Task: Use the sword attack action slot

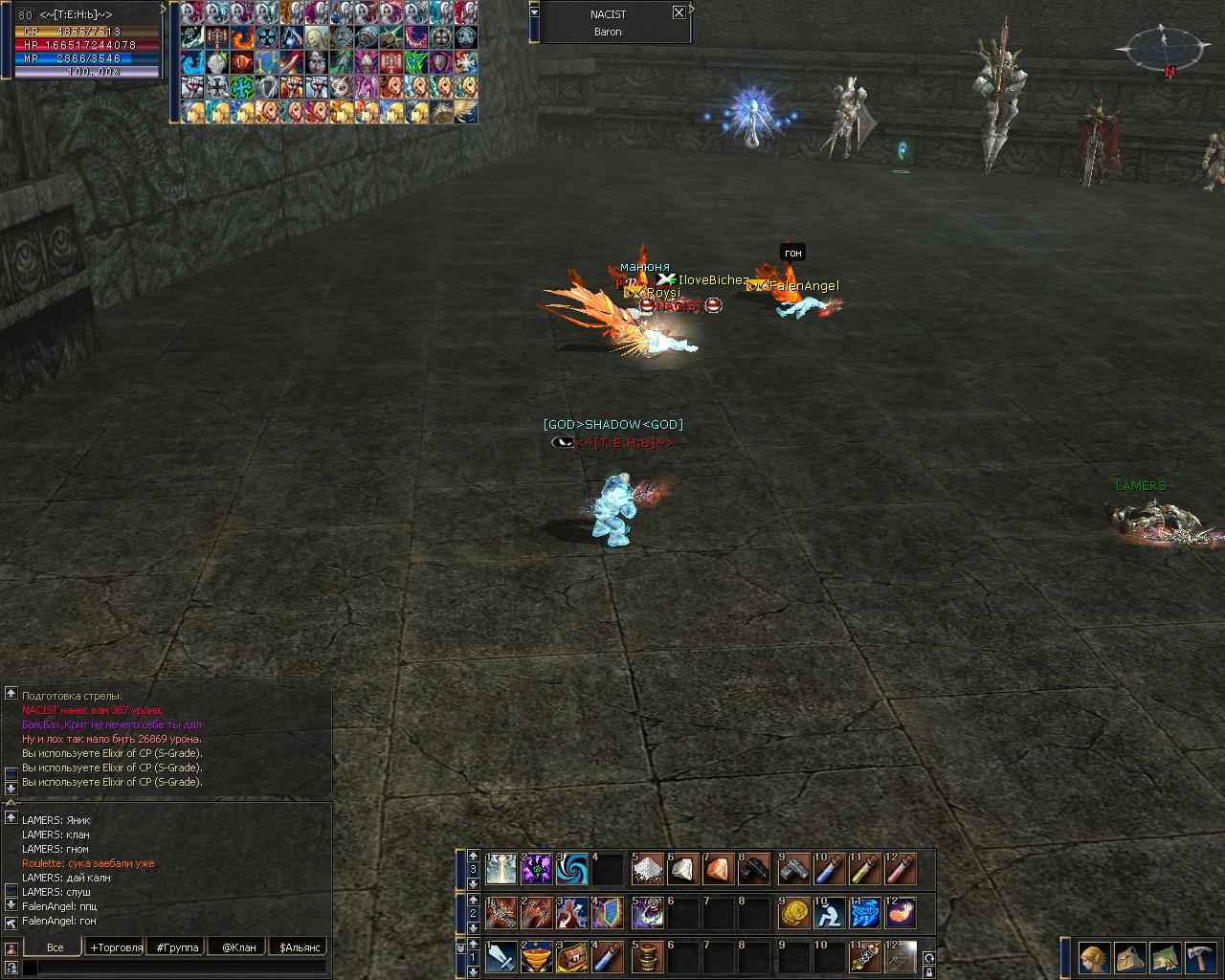Action: 501,957
